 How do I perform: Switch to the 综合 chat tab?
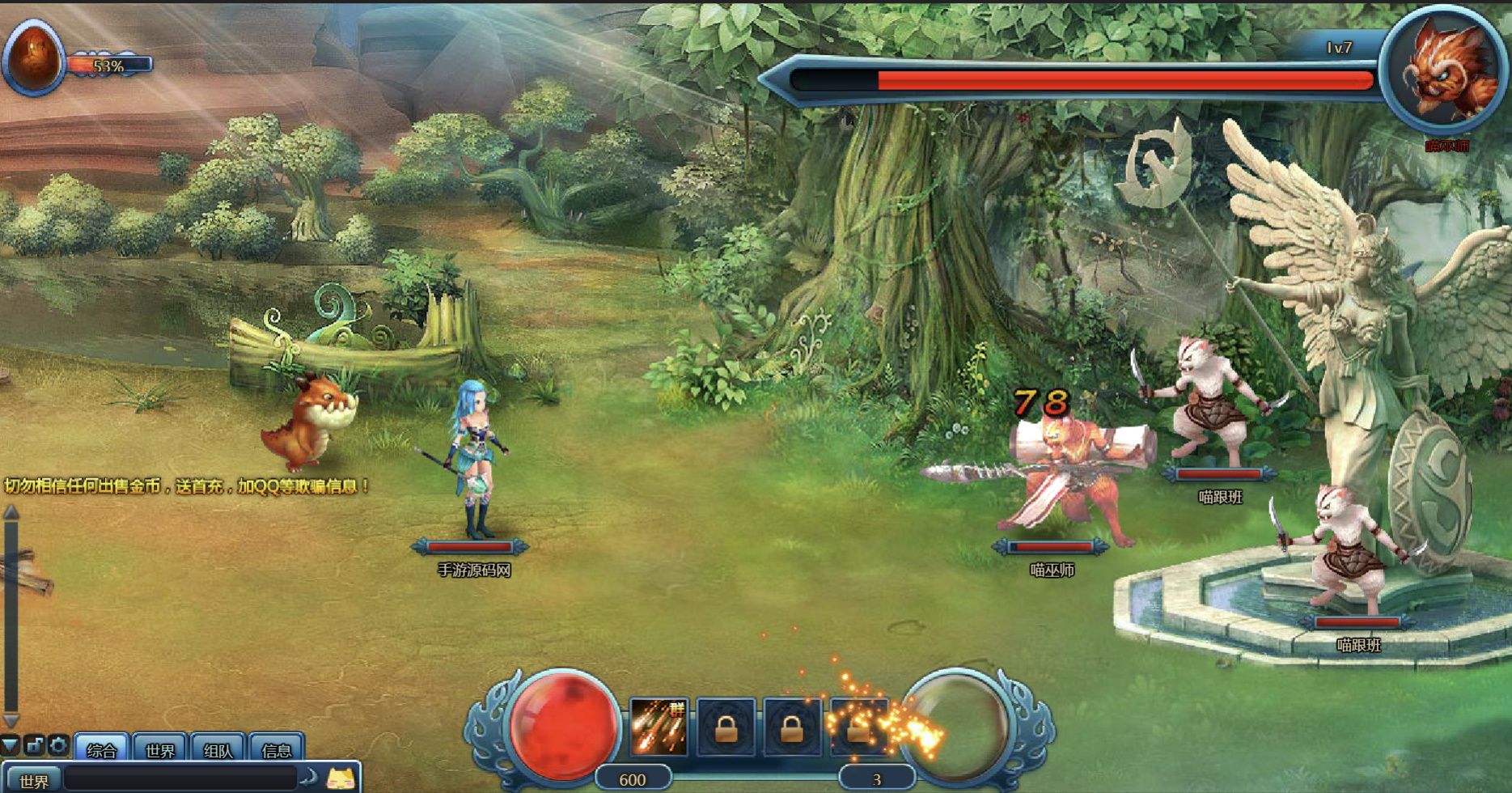coord(102,750)
